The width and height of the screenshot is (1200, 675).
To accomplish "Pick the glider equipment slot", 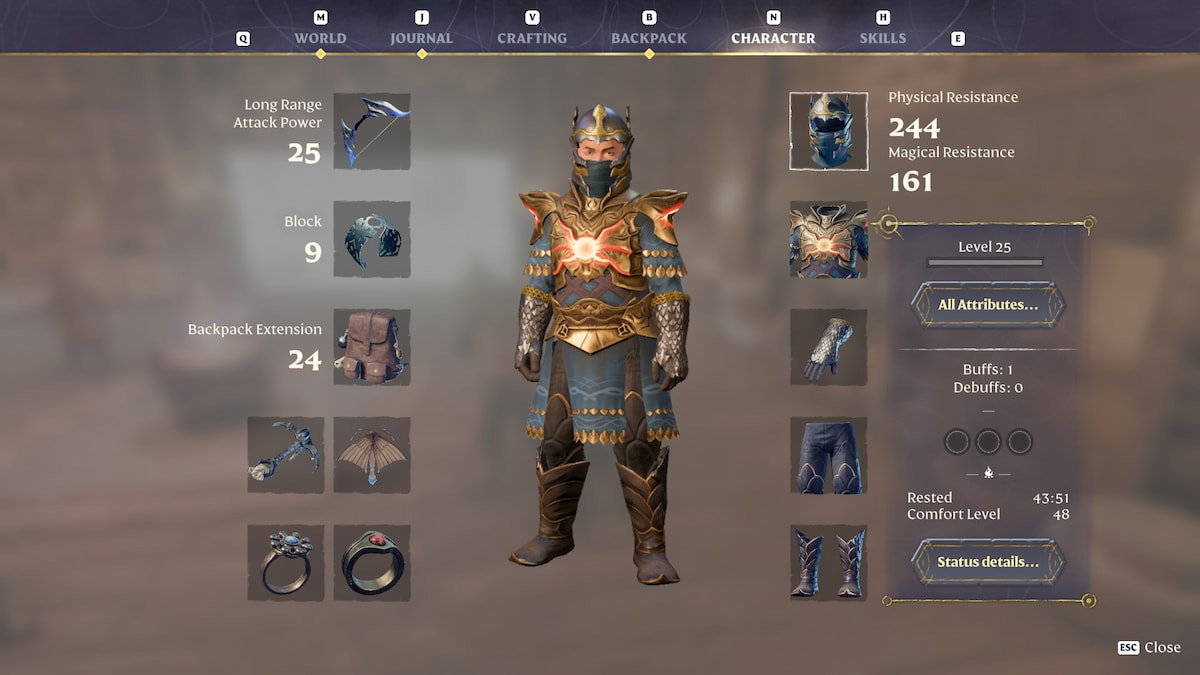I will [372, 455].
